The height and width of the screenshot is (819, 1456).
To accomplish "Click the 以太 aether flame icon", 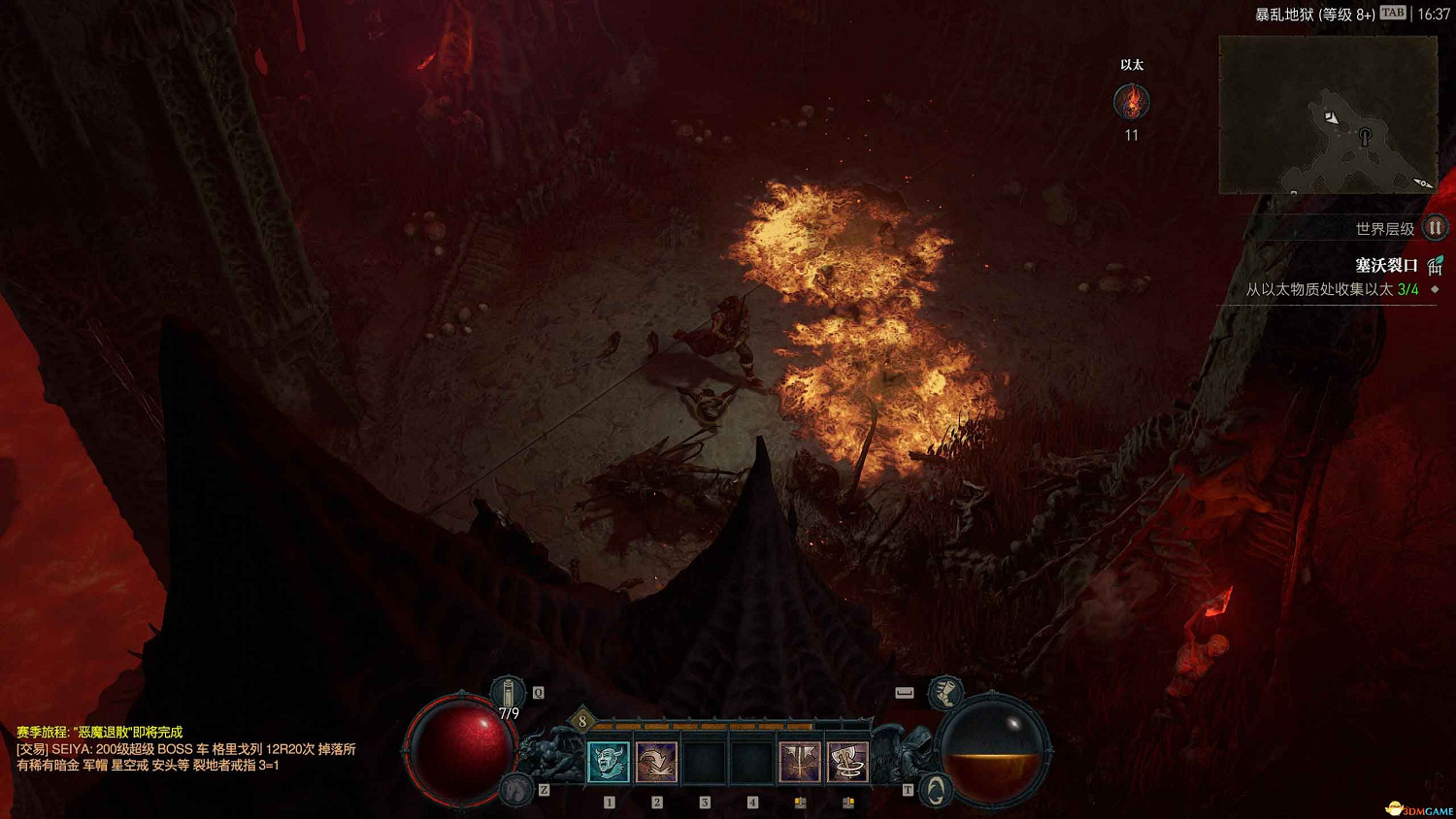I will click(x=1131, y=102).
